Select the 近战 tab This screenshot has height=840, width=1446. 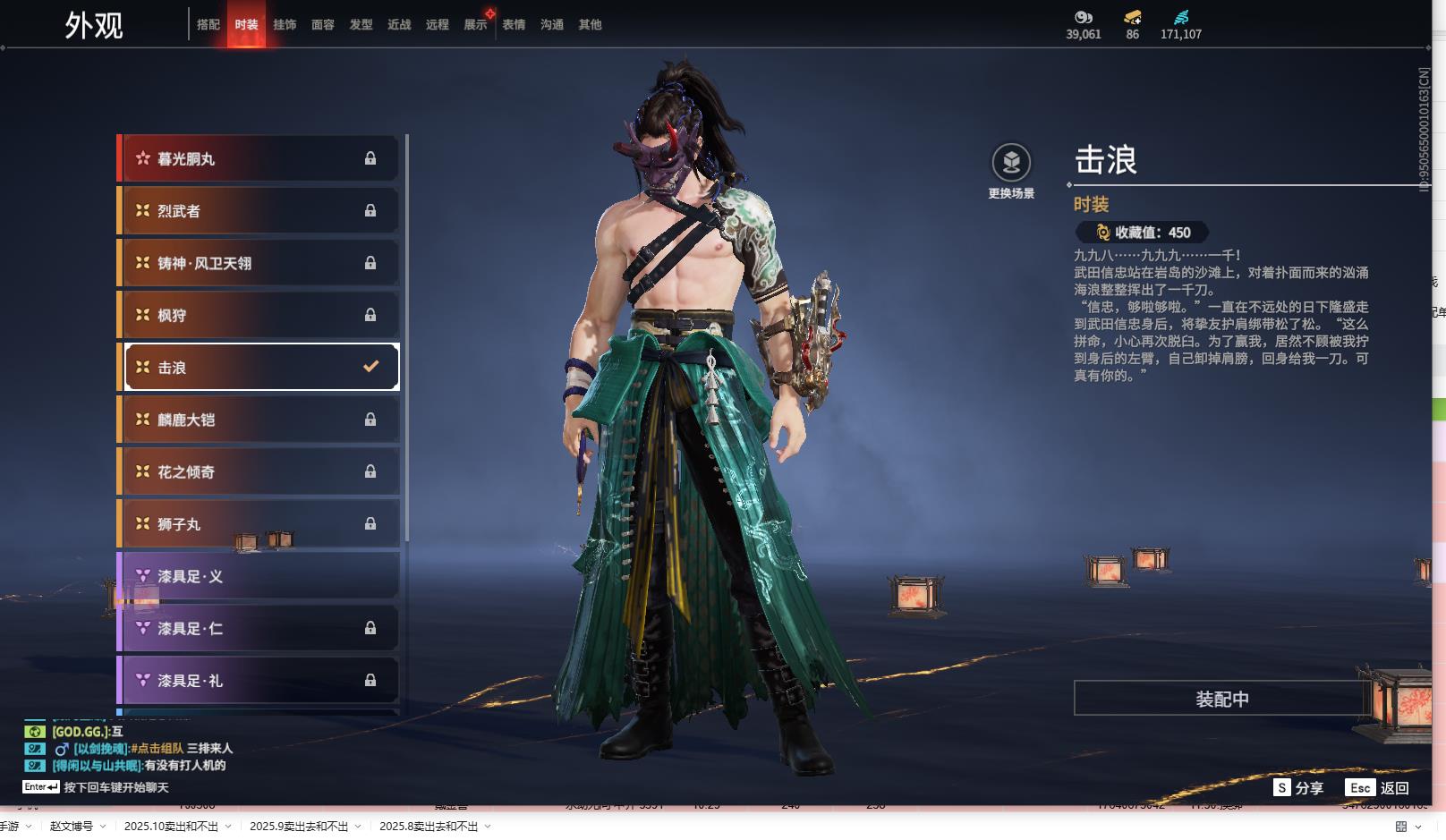(x=399, y=25)
